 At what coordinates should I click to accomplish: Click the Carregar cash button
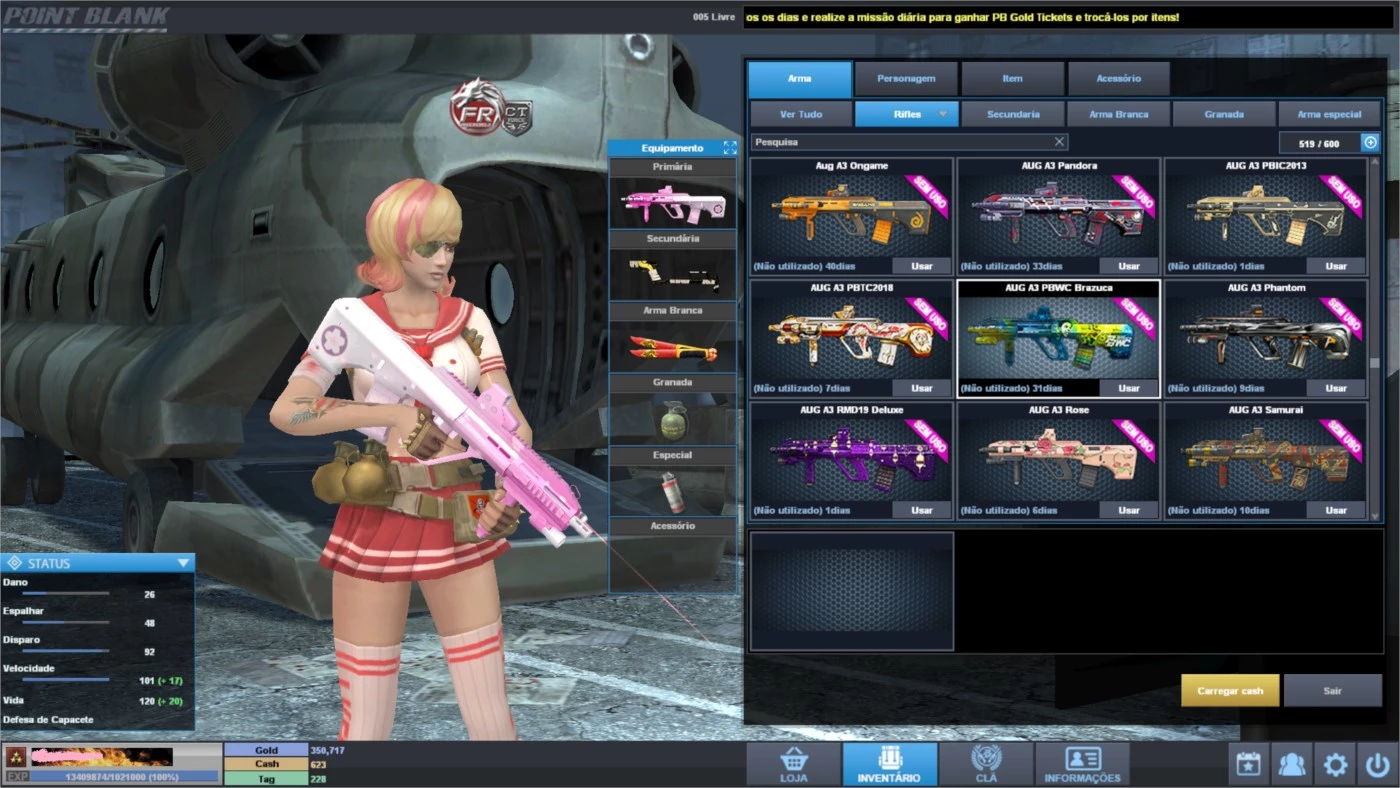[x=1229, y=690]
